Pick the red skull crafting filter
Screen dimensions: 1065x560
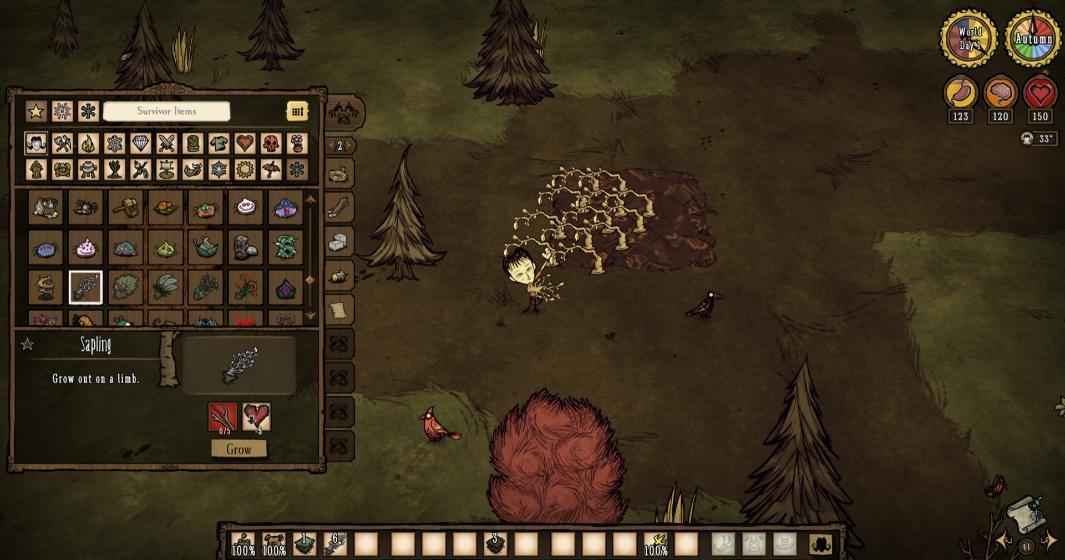(x=271, y=143)
